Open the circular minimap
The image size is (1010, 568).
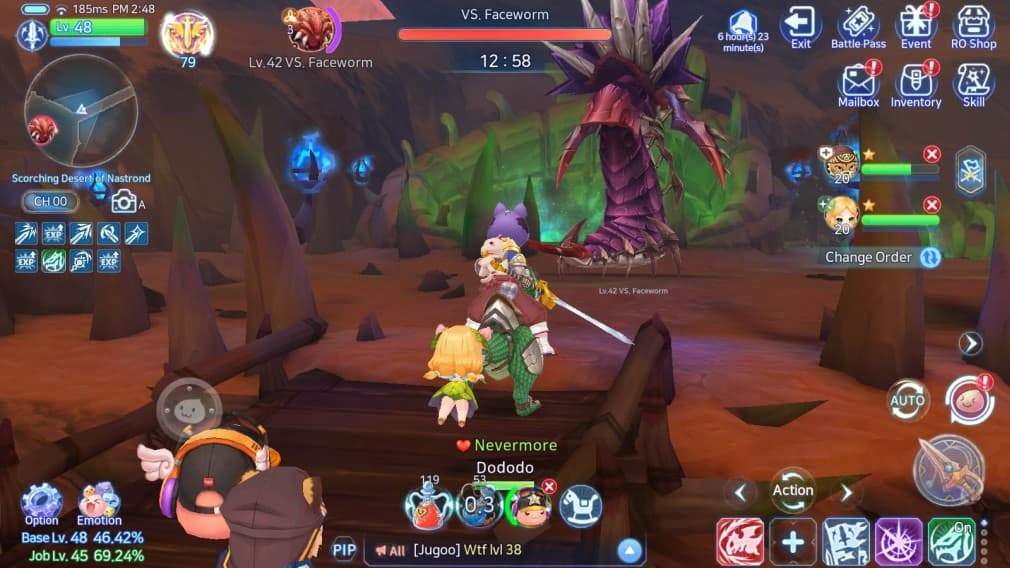pyautogui.click(x=81, y=110)
